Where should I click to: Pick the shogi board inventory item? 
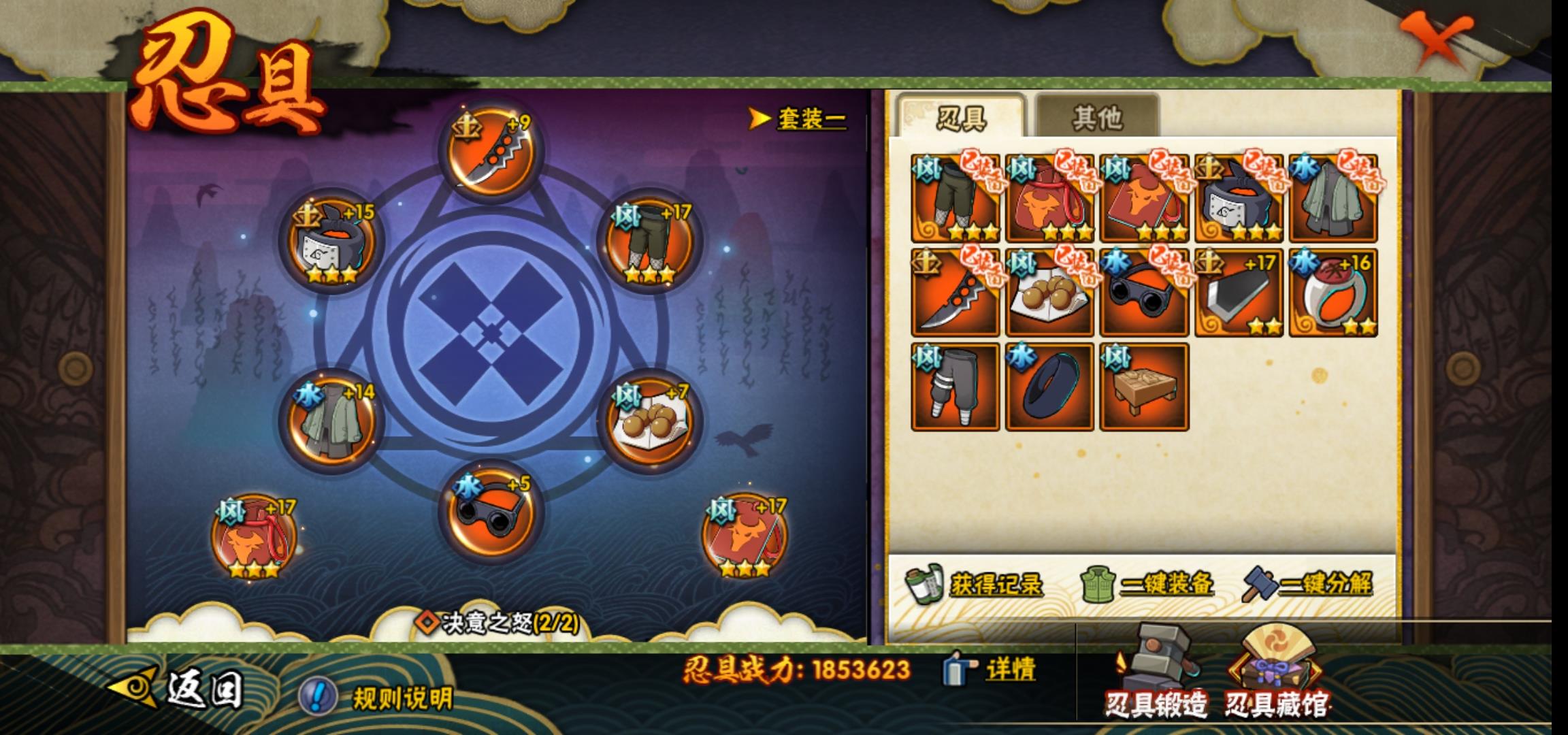tap(1145, 387)
